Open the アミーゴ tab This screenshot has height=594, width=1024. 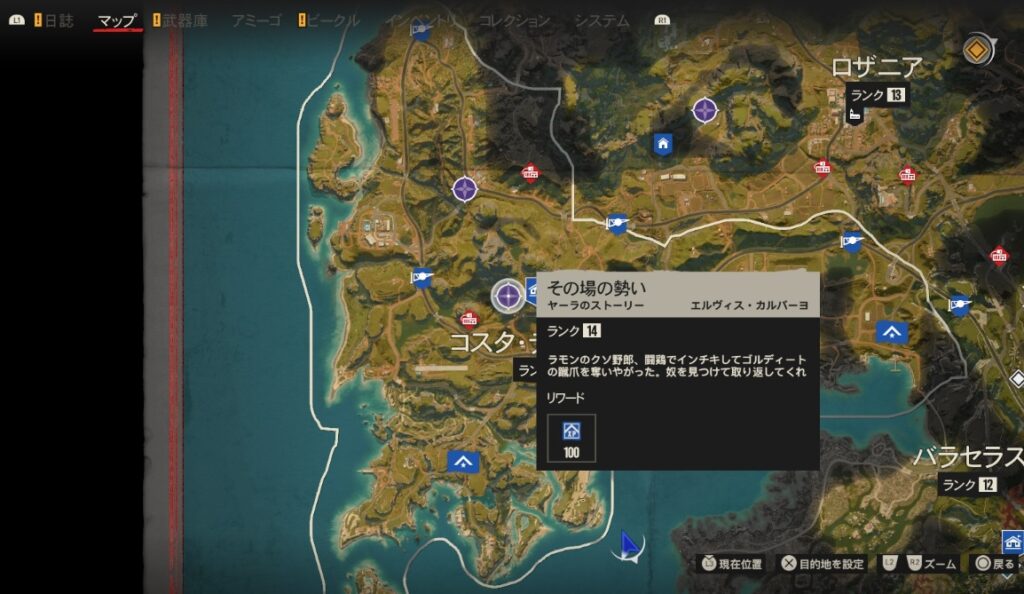pyautogui.click(x=256, y=20)
